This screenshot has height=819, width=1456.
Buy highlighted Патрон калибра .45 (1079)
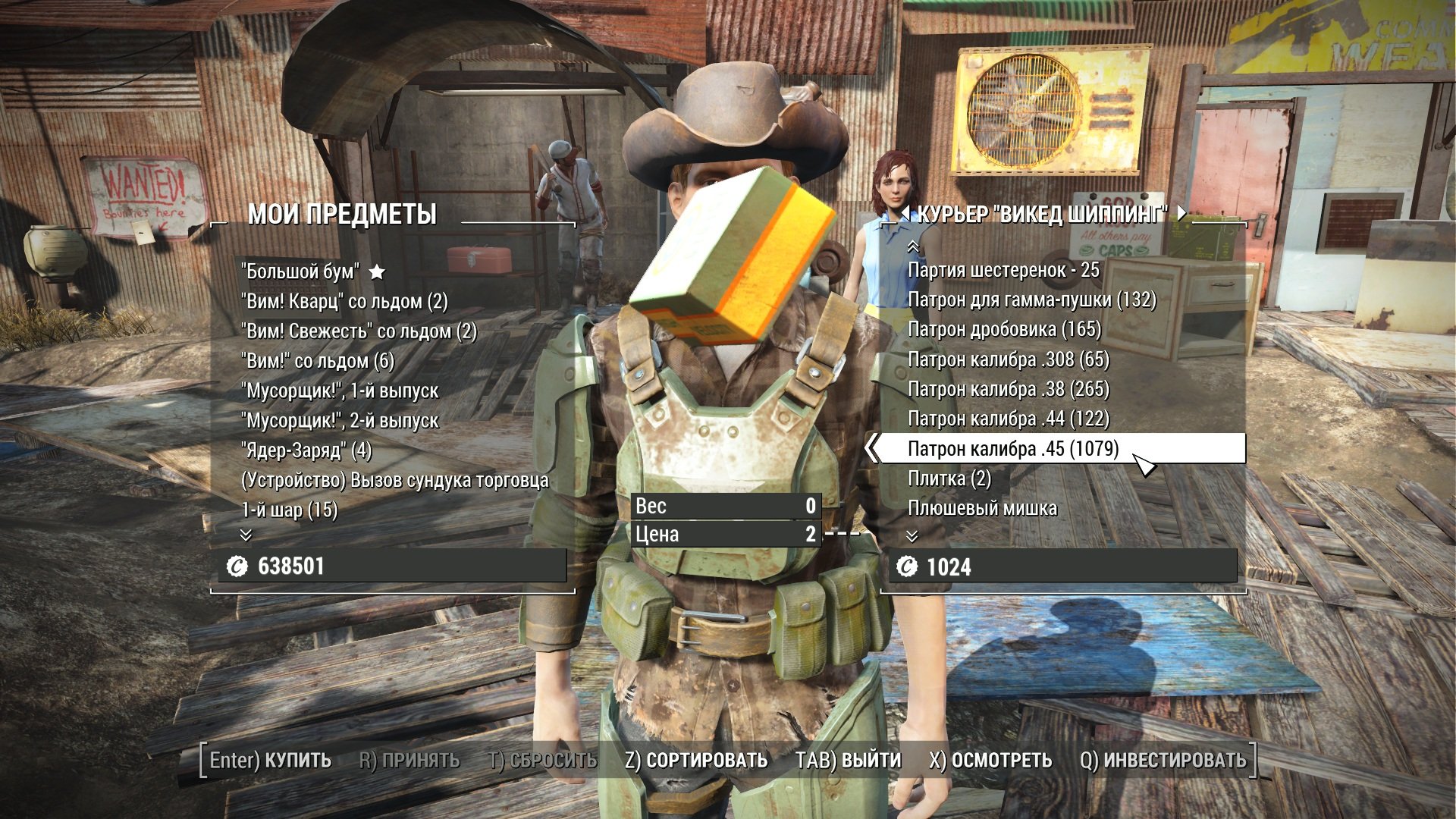click(1013, 448)
